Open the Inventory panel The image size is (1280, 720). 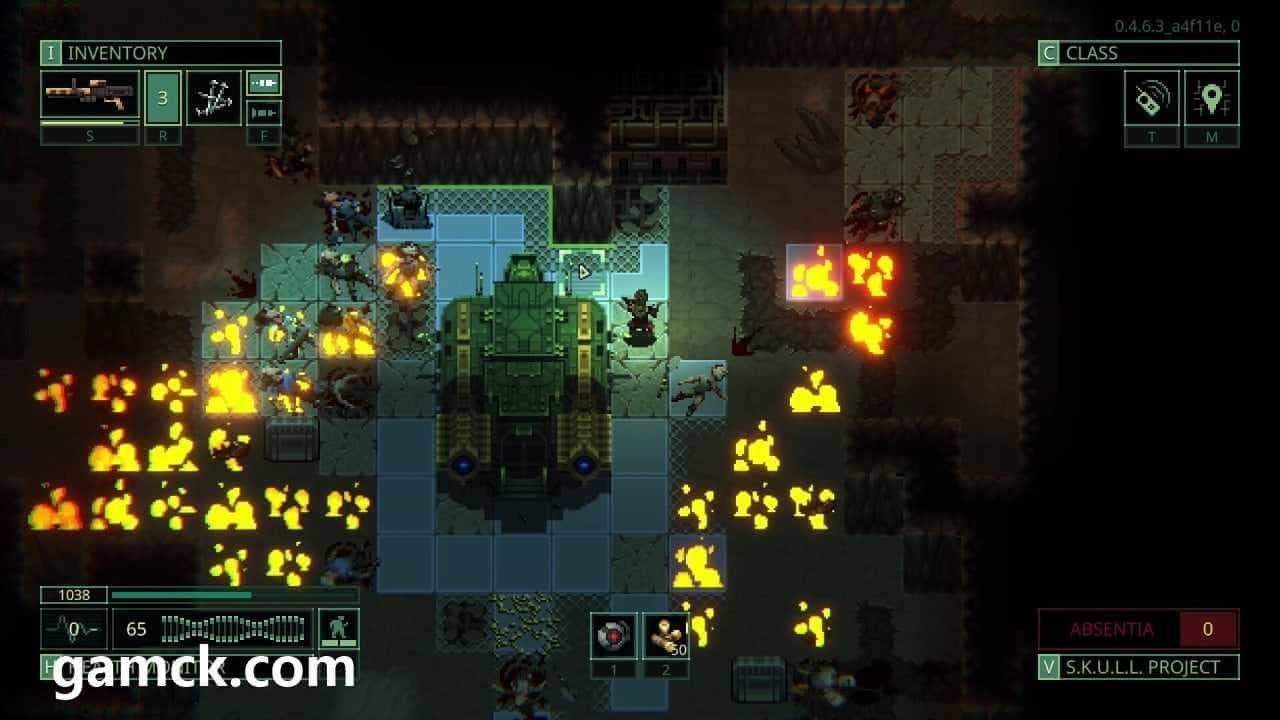[x=160, y=53]
